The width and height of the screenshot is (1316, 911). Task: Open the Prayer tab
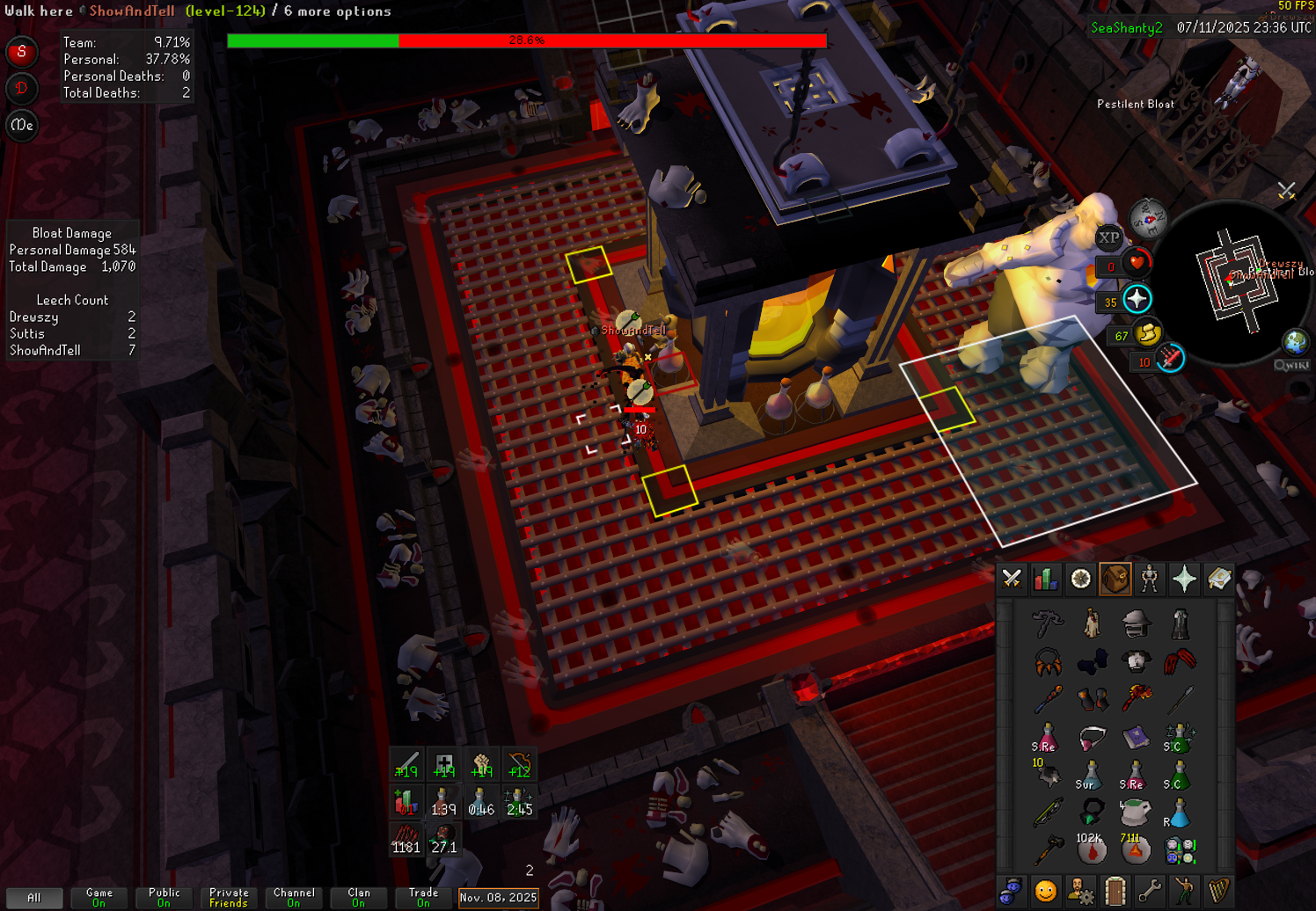coord(1184,579)
